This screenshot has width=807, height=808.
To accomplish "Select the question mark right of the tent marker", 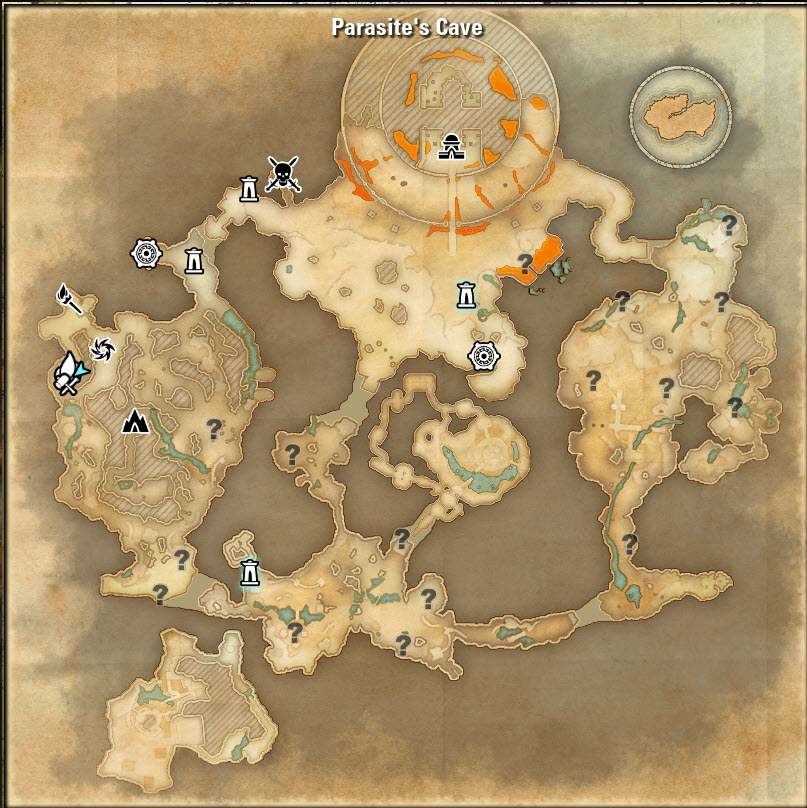I will click(x=213, y=429).
